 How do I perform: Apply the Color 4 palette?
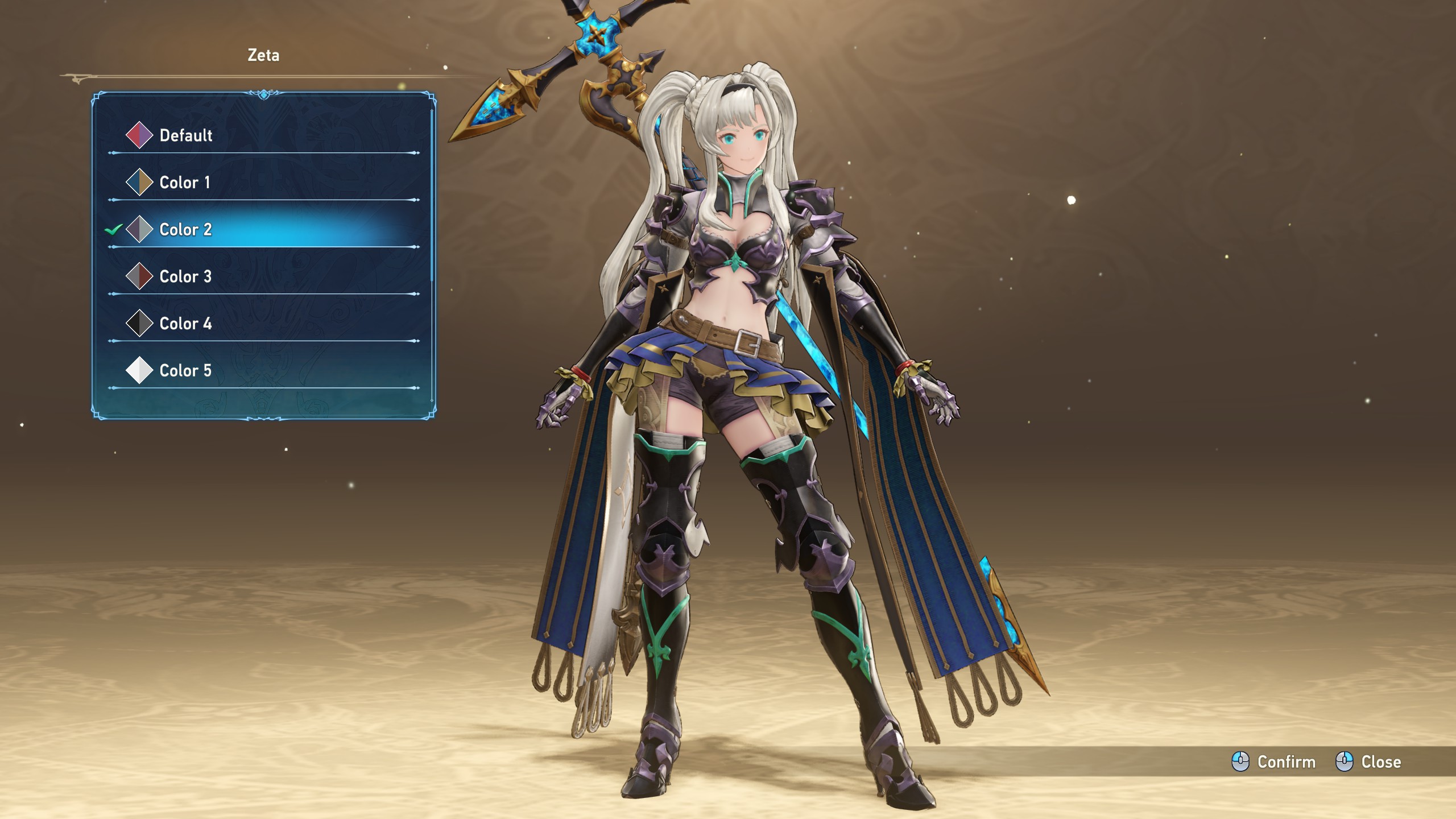pyautogui.click(x=185, y=324)
